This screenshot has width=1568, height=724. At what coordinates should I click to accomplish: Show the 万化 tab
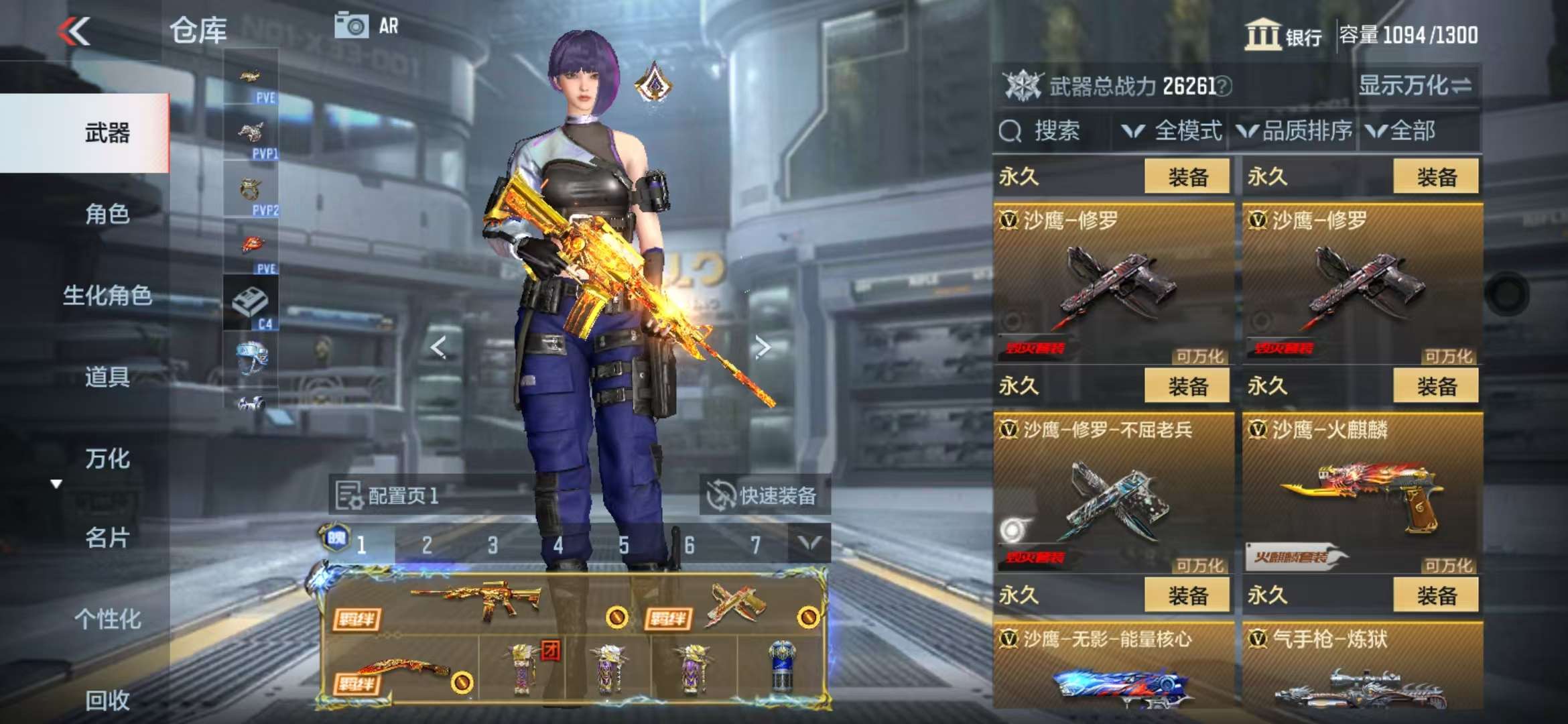[x=107, y=459]
